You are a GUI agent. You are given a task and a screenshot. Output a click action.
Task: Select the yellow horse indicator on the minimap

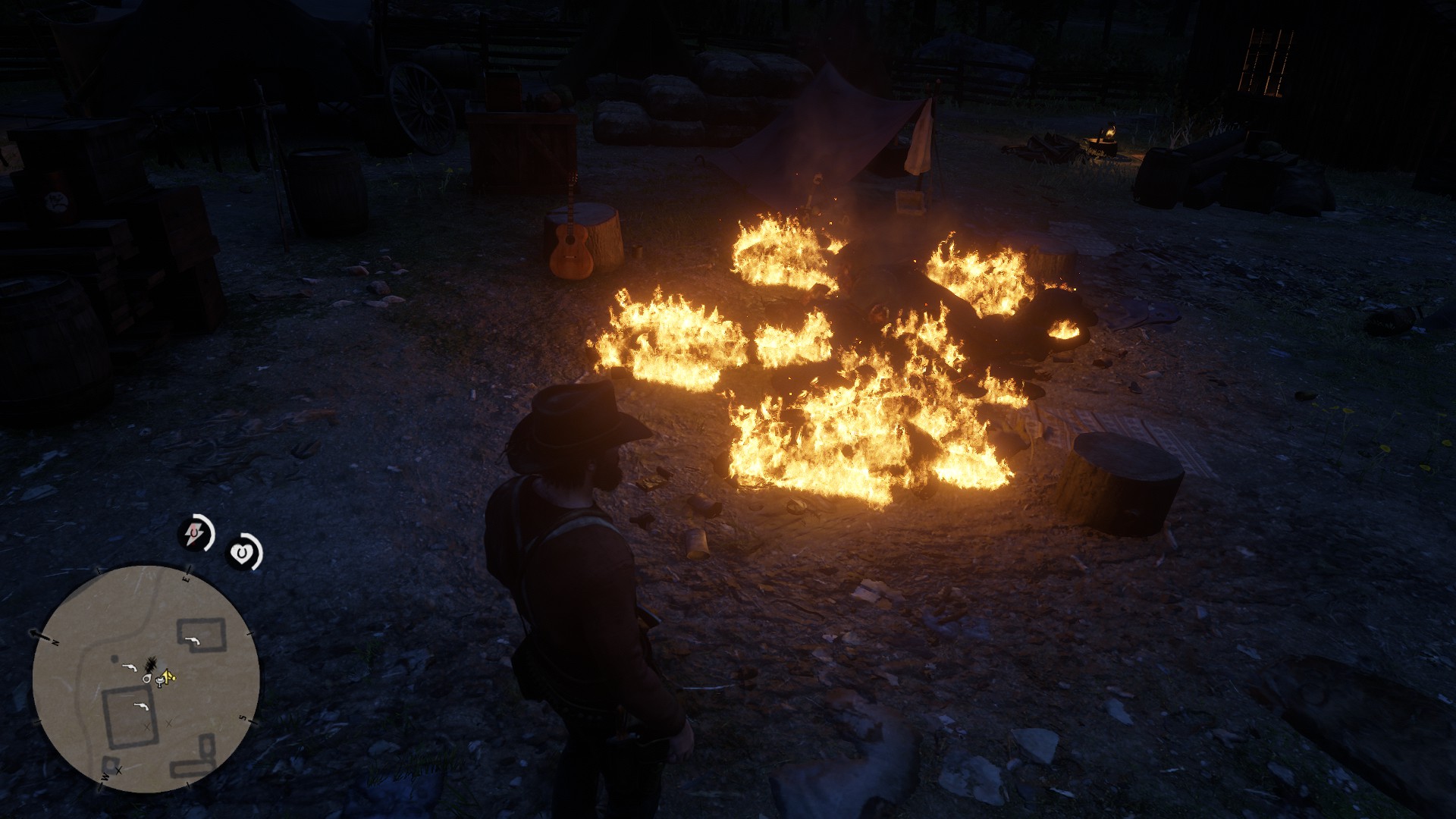[x=168, y=678]
